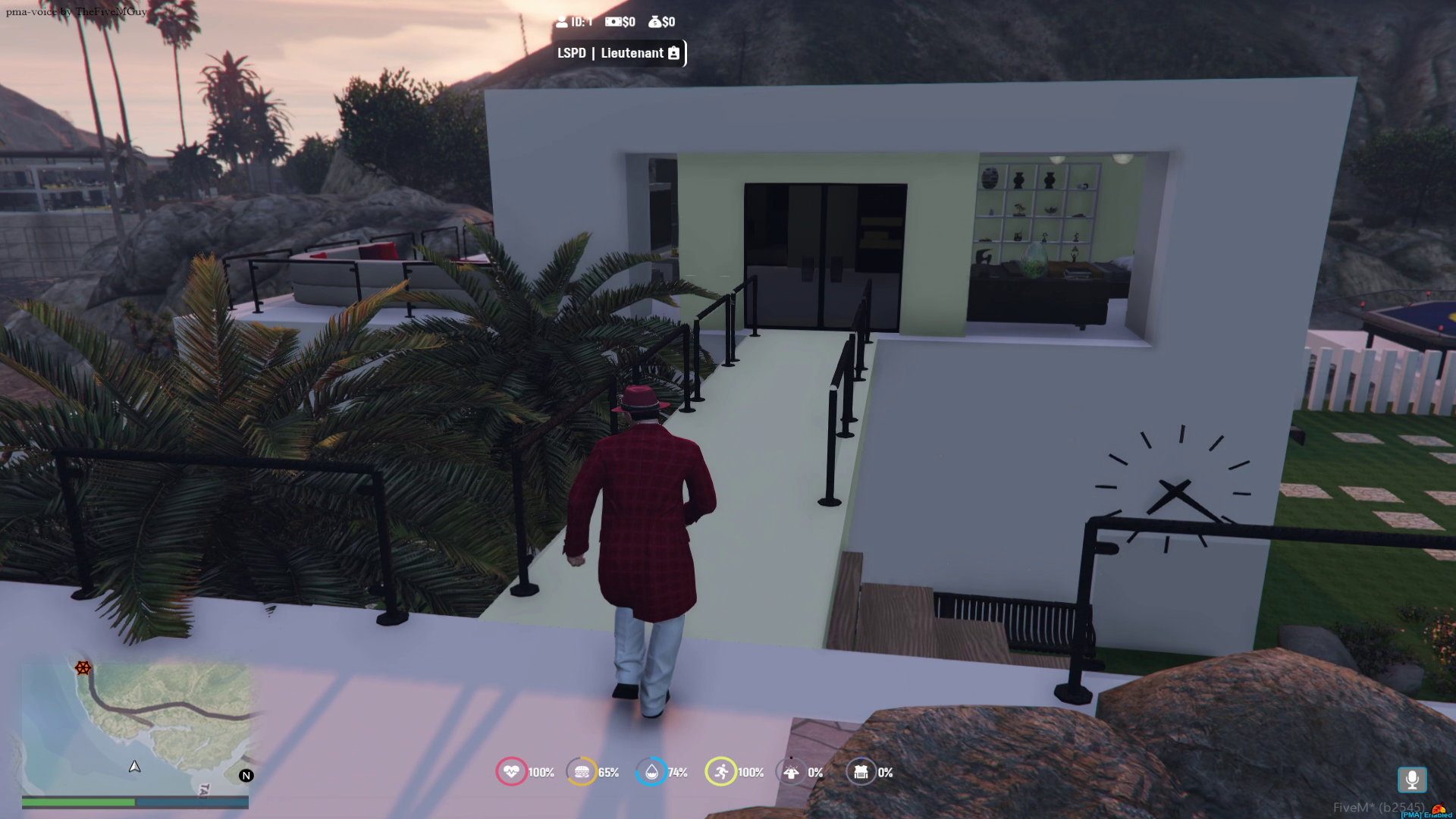
Task: Expand the status icons bar
Action: tap(686, 772)
